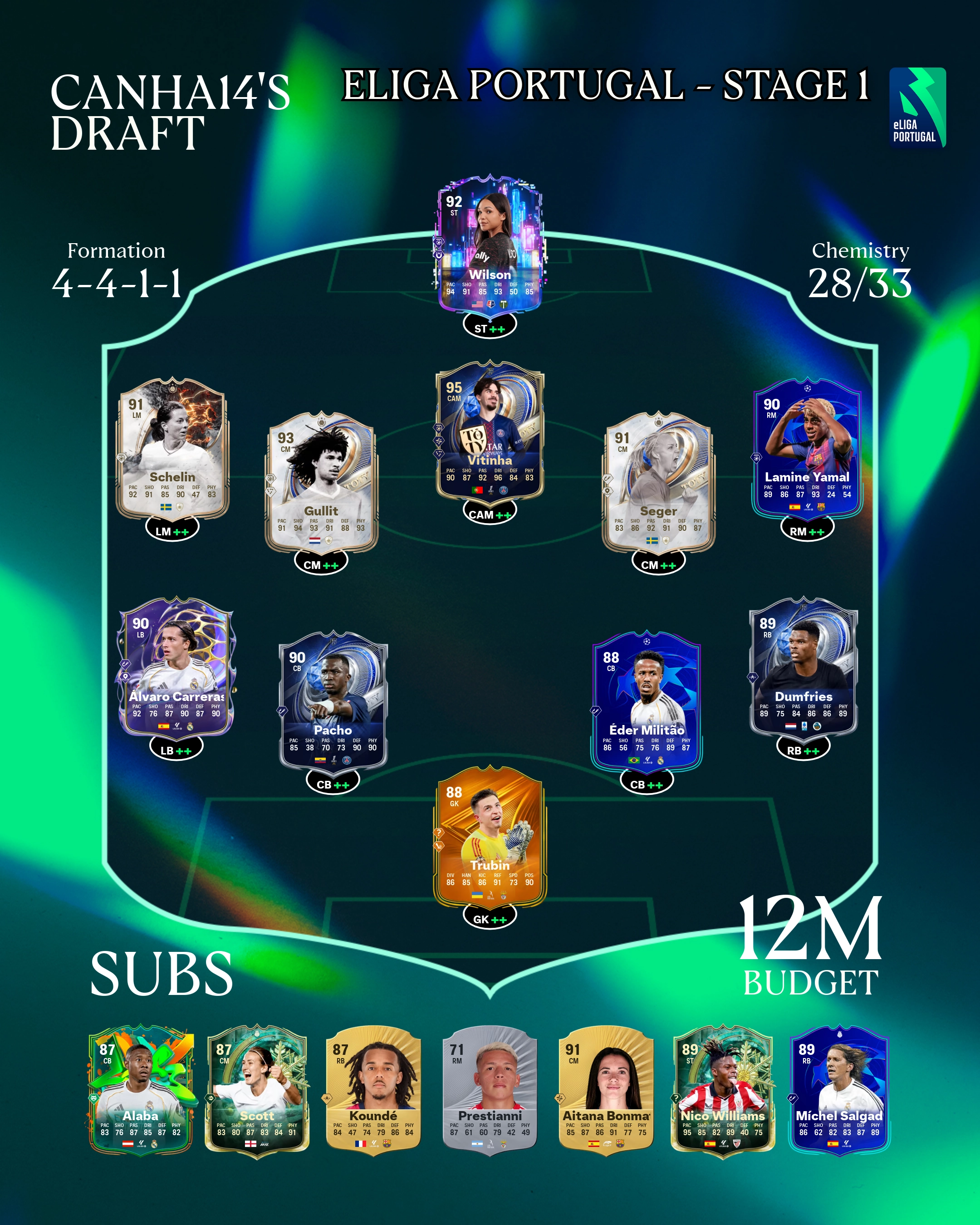Select Pacho's centre back card
980x1225 pixels.
(333, 702)
